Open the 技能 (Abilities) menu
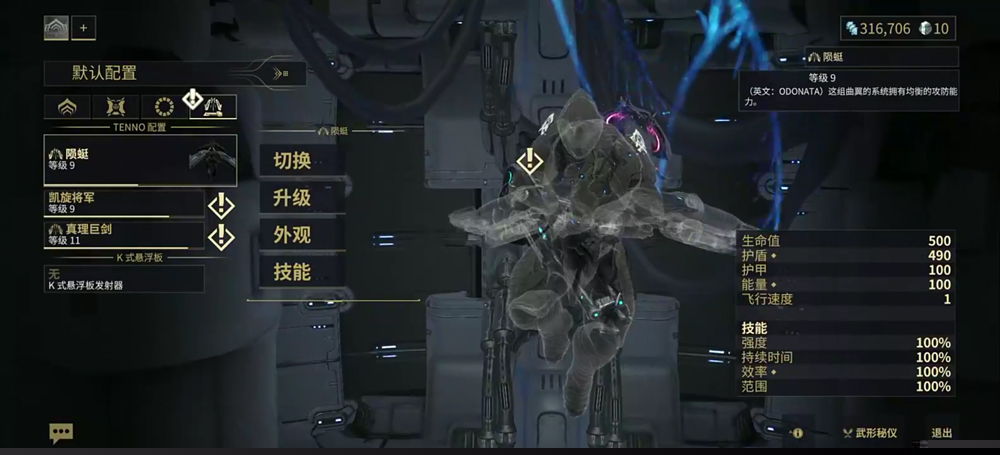Screen dimensions: 1000x455 click(x=291, y=271)
